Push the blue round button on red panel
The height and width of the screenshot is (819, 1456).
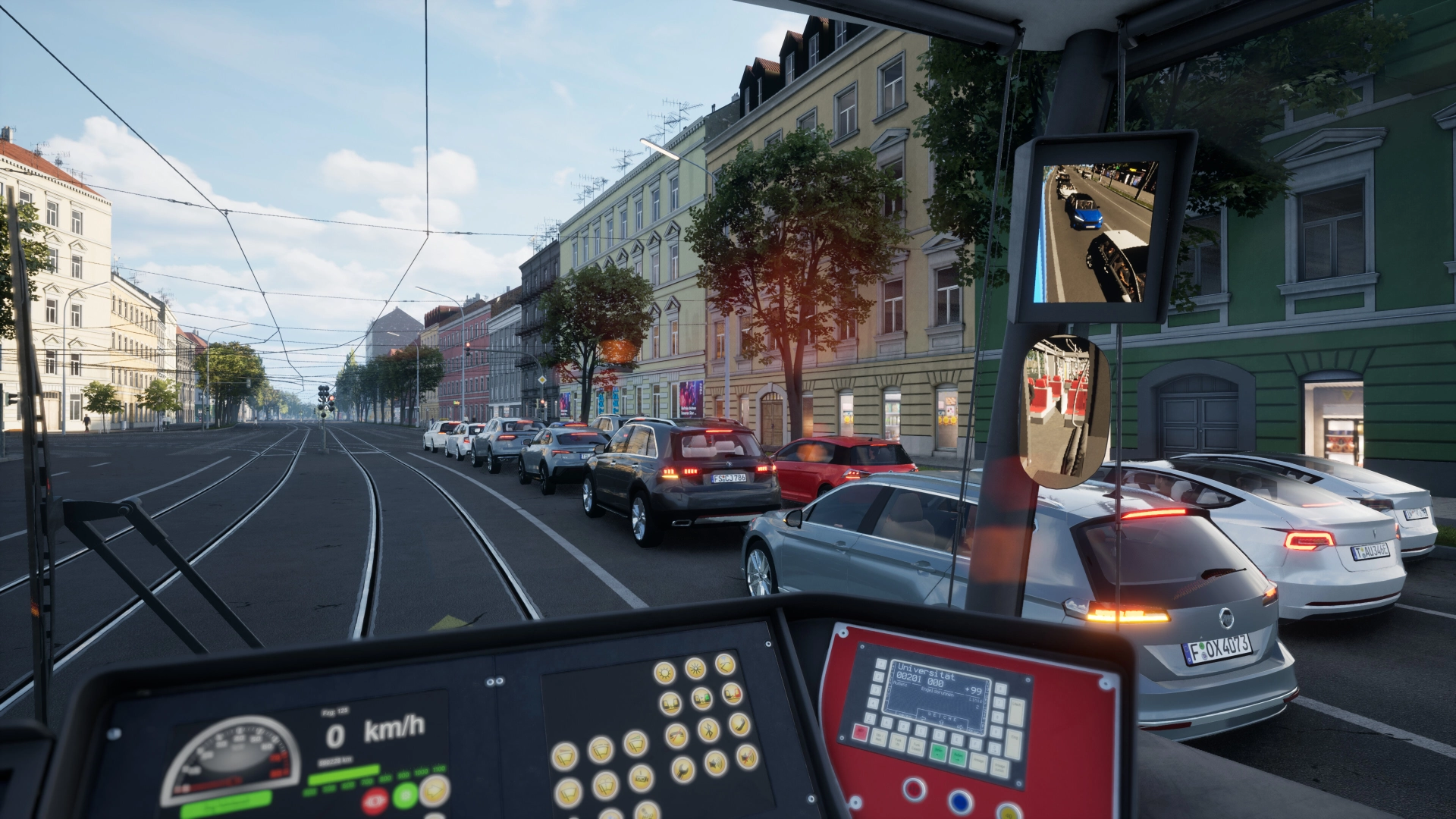[959, 801]
